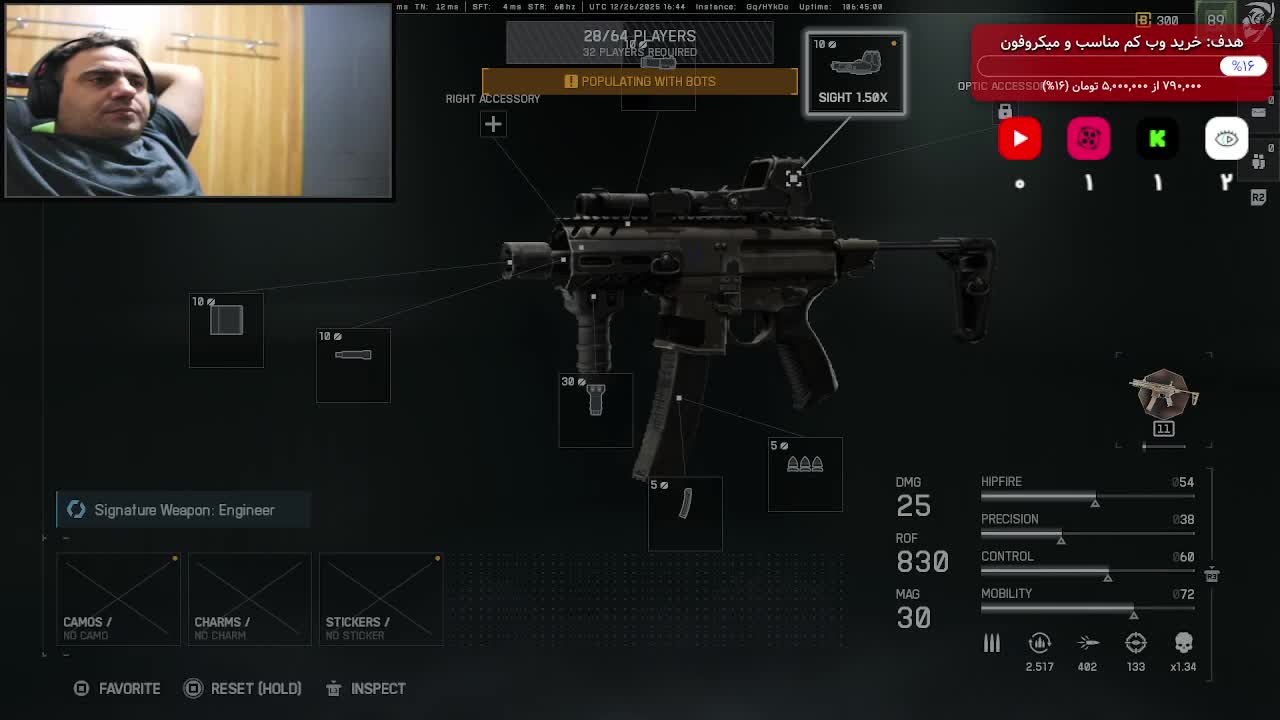The image size is (1280, 720).
Task: Select the Sight 1.50X optic slot
Action: pos(855,73)
